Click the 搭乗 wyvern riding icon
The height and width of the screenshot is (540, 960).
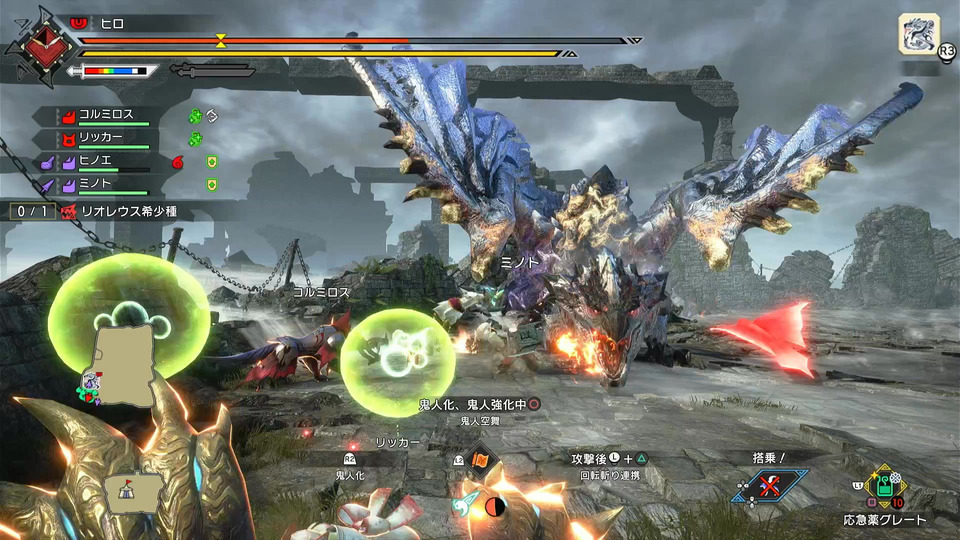pyautogui.click(x=769, y=487)
